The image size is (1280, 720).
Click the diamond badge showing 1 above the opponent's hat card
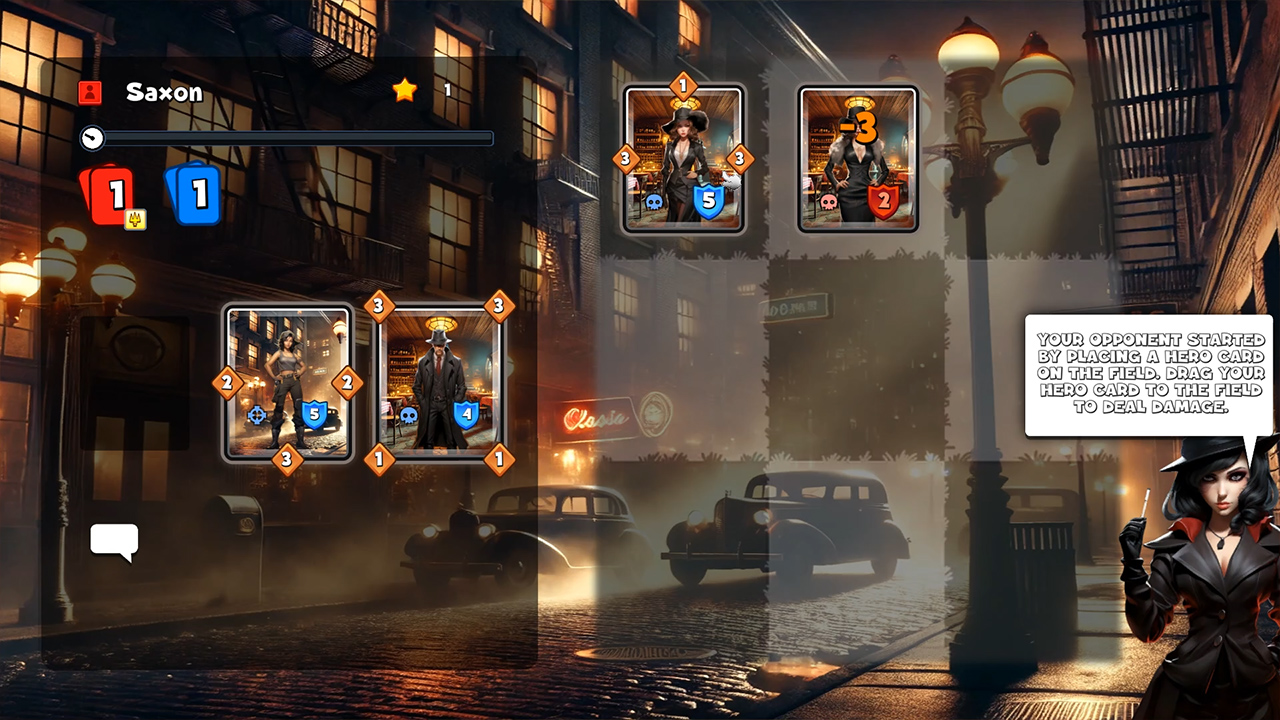coord(685,87)
